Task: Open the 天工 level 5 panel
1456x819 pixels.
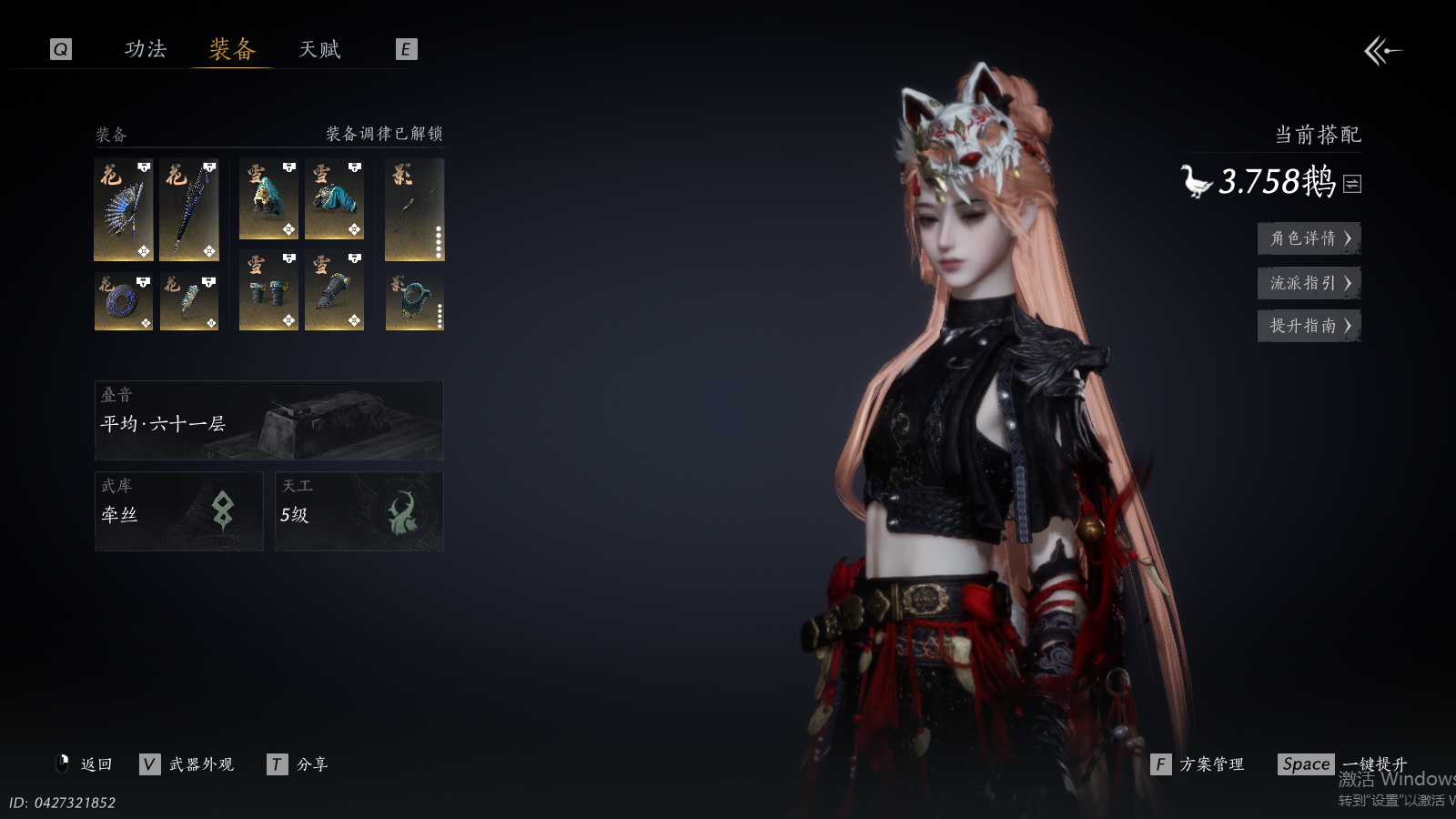Action: coord(359,511)
